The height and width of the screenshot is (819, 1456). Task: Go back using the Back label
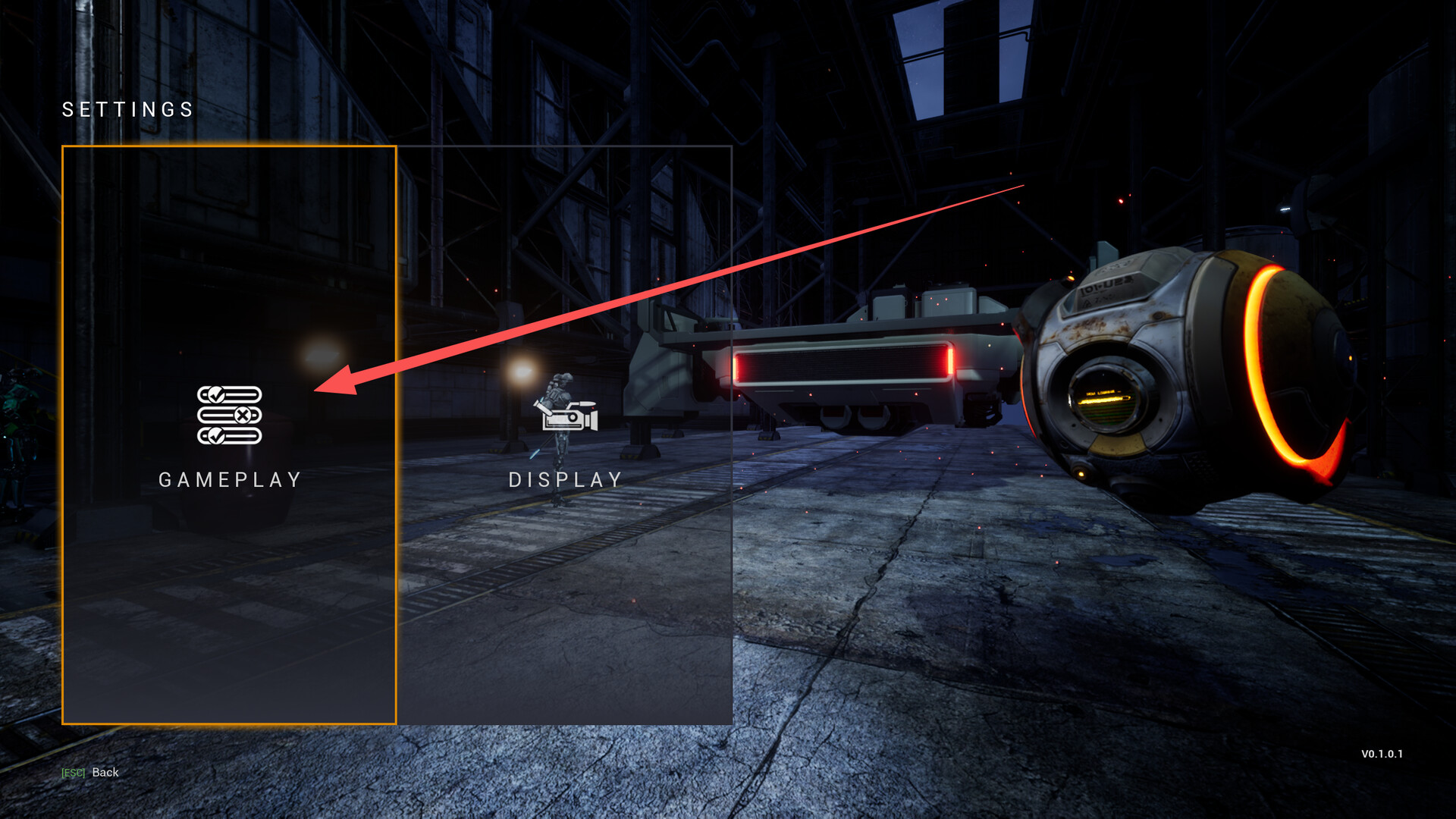pos(105,772)
